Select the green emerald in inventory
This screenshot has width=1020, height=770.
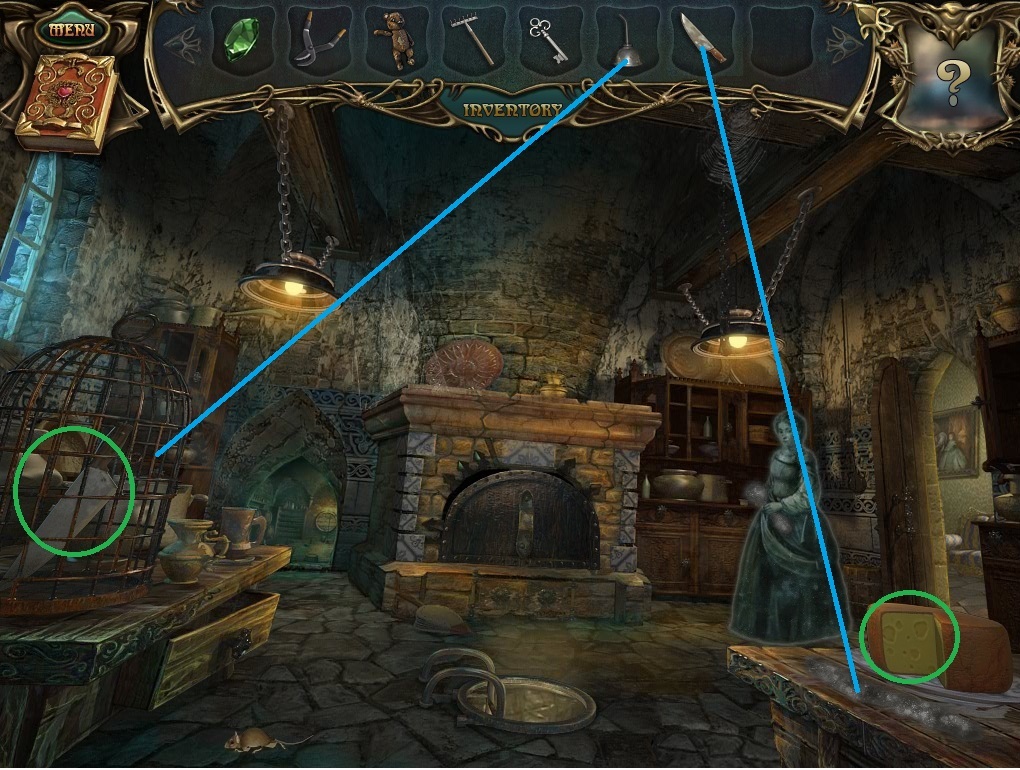click(240, 42)
